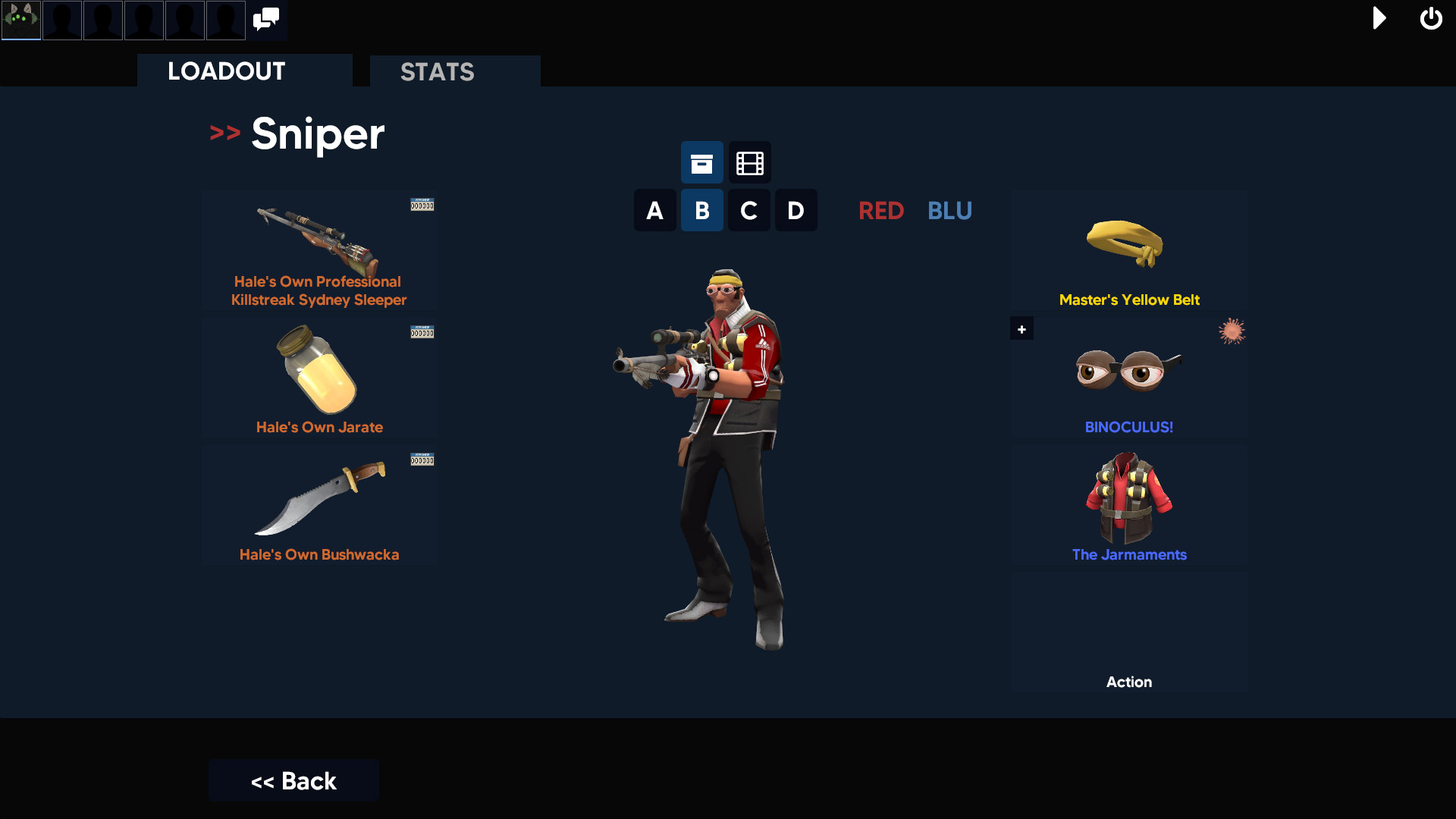Click the killstreak counter on the Bushwacka
Image resolution: width=1456 pixels, height=819 pixels.
(x=422, y=460)
